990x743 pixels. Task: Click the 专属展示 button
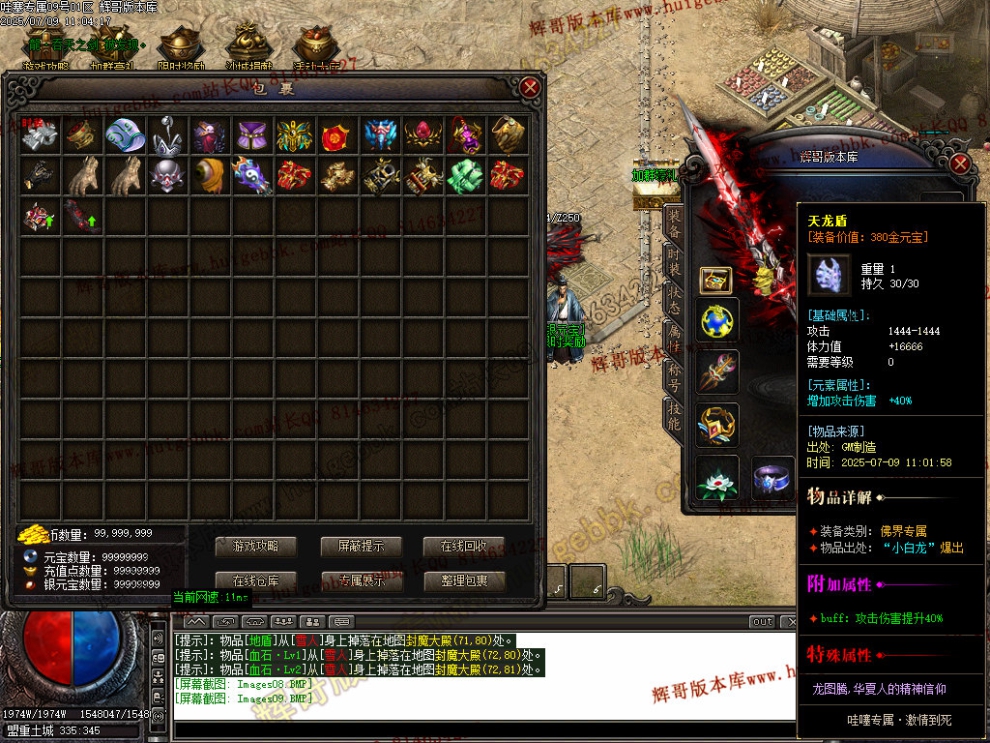(360, 581)
